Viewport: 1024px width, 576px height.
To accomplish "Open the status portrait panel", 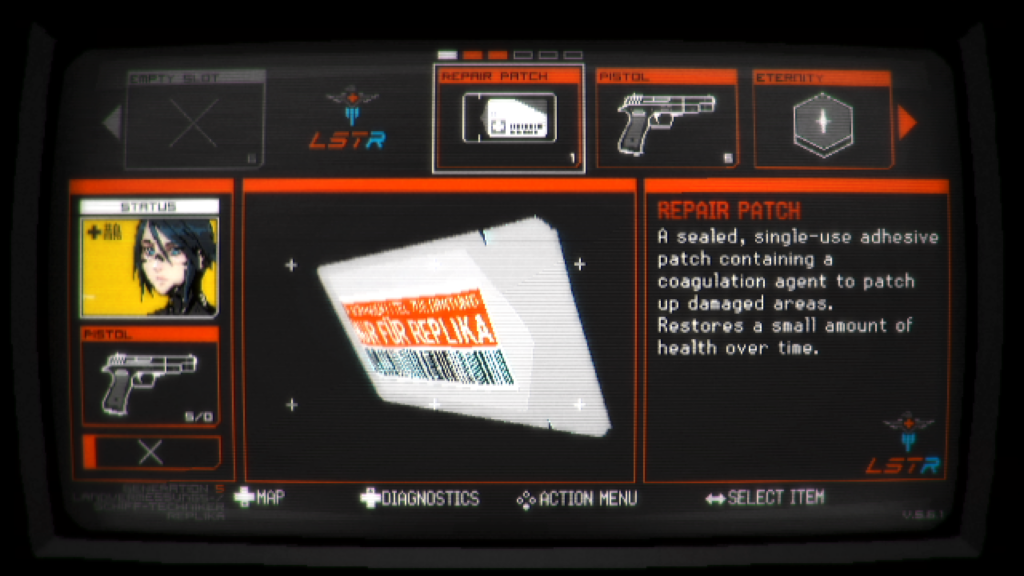I will pyautogui.click(x=149, y=258).
